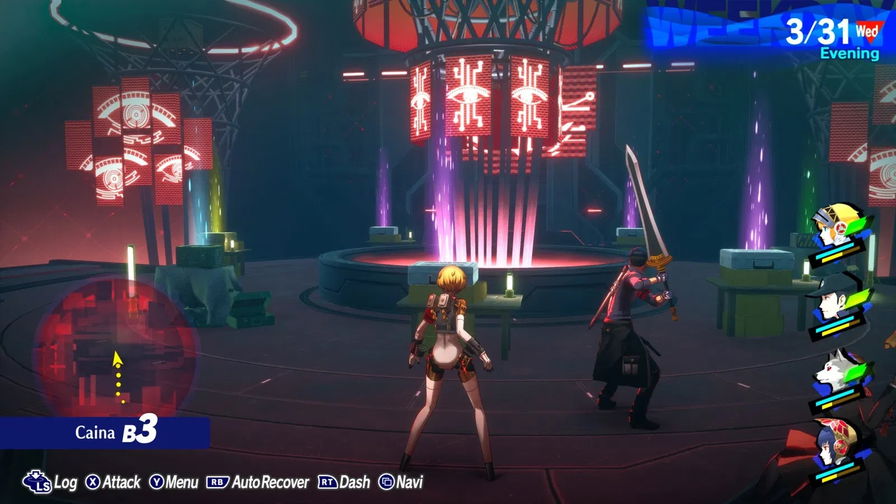Image resolution: width=896 pixels, height=504 pixels.
Task: Click the Caina B3 floor label
Action: 117,433
